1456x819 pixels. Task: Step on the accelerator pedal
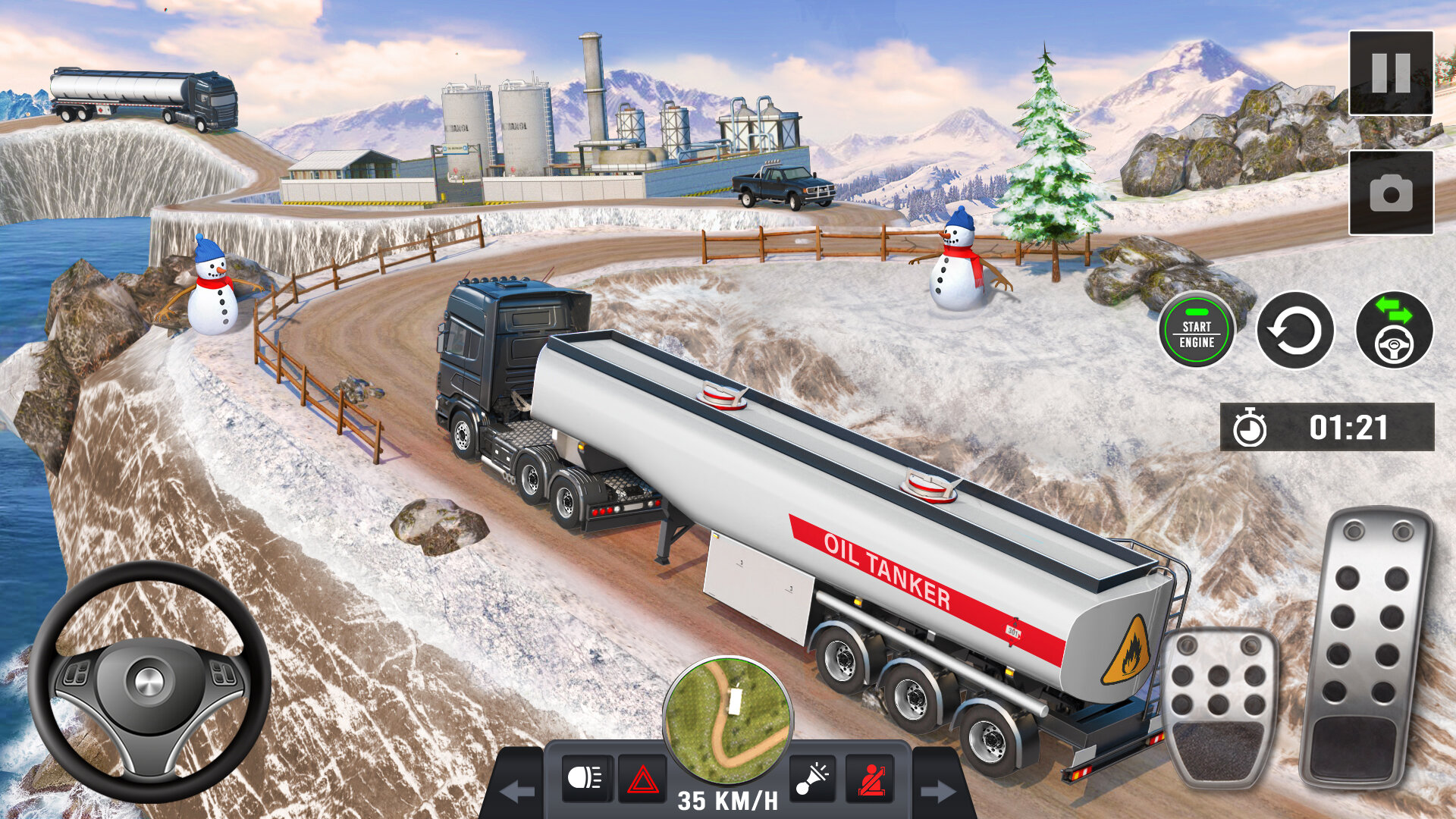[x=1367, y=648]
